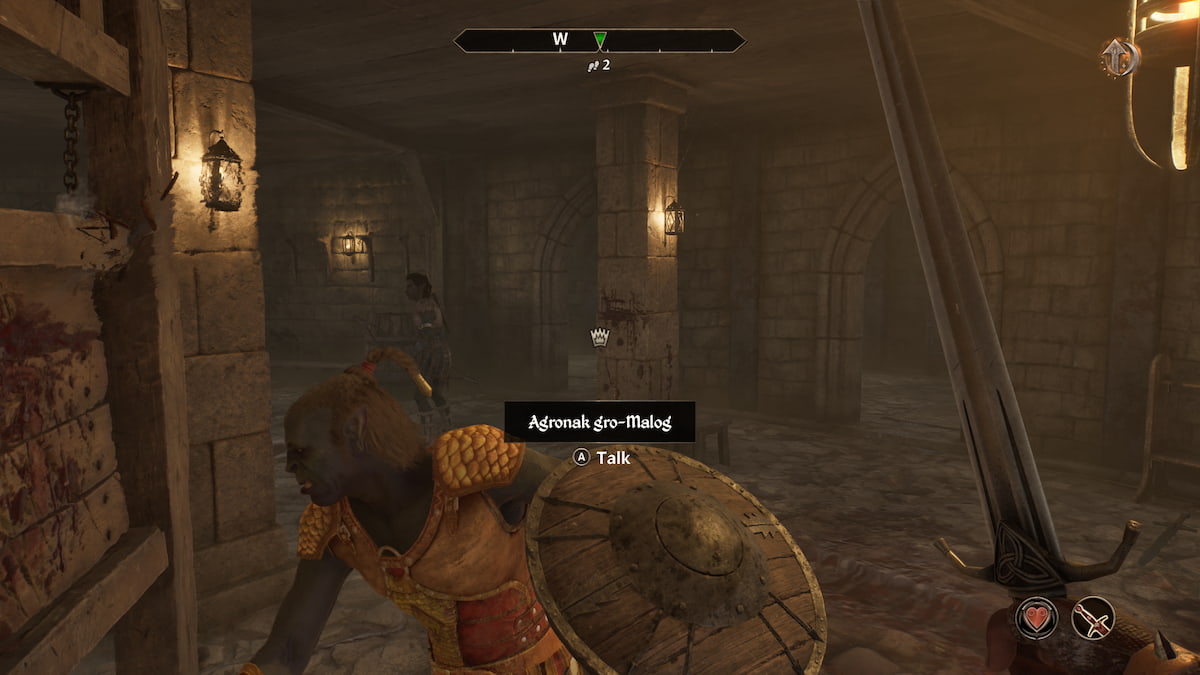Select the green quest marker on the compass

click(x=599, y=40)
